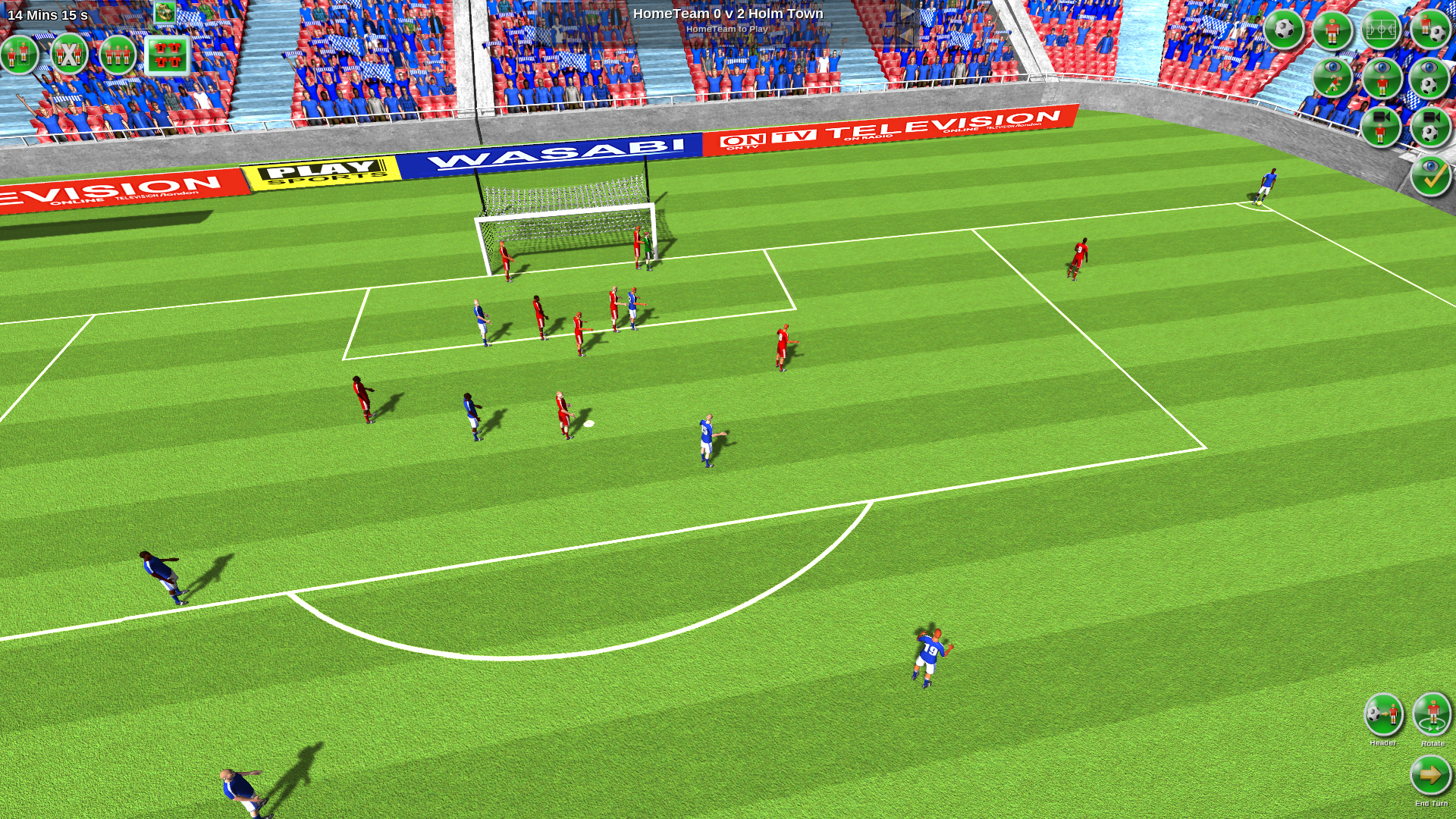Switch camera to follow the ball

1430,127
